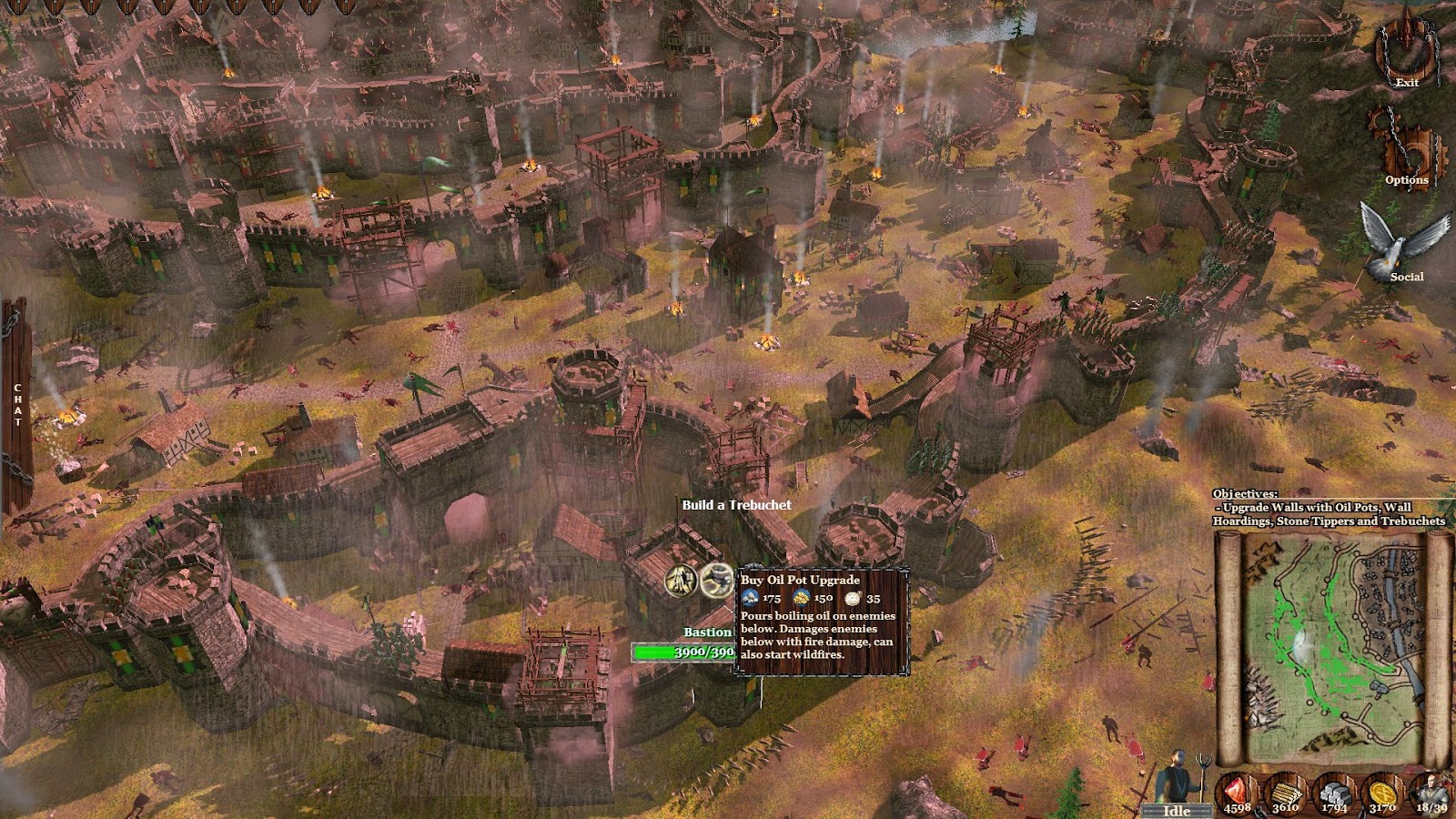Click the gold coin icon showing 3170

pos(1383,790)
